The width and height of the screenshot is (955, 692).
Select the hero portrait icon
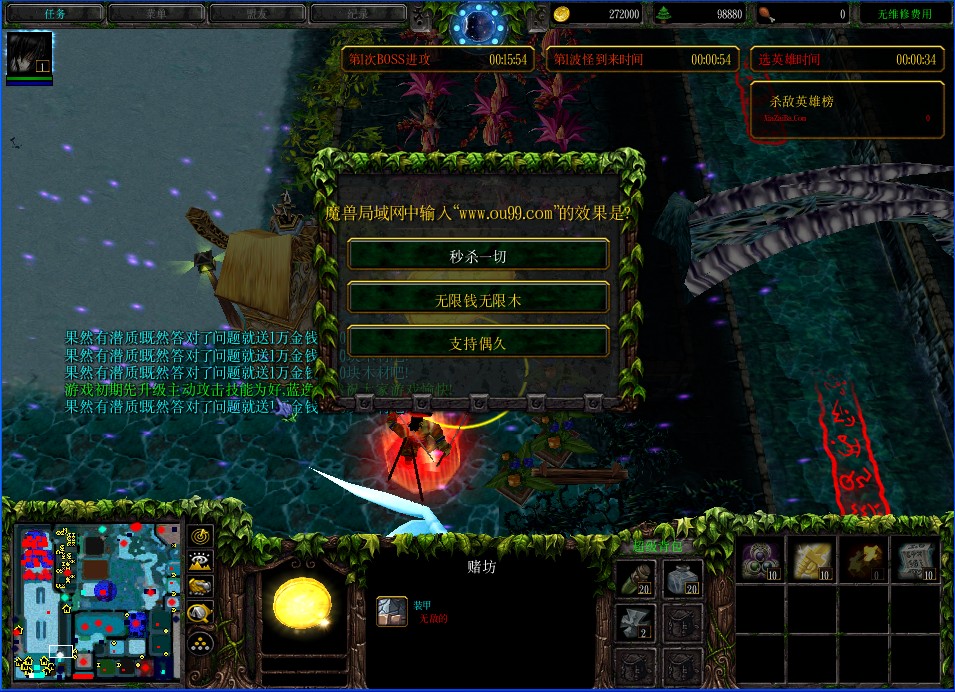pos(29,54)
